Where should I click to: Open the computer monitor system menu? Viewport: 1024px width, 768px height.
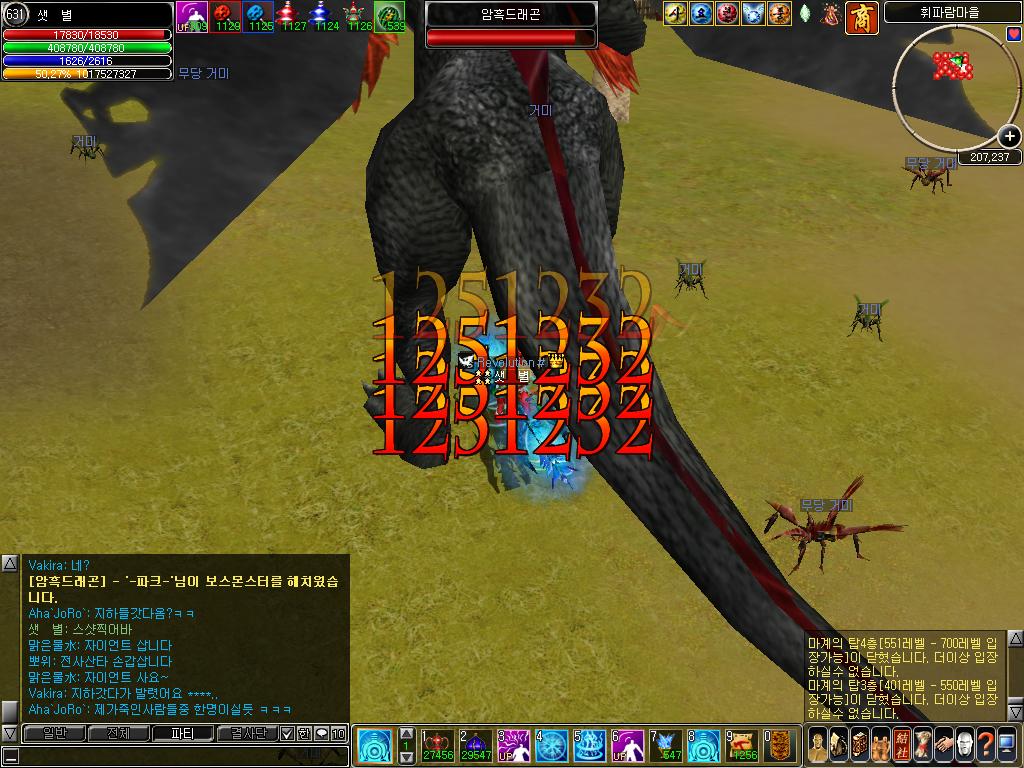1007,744
